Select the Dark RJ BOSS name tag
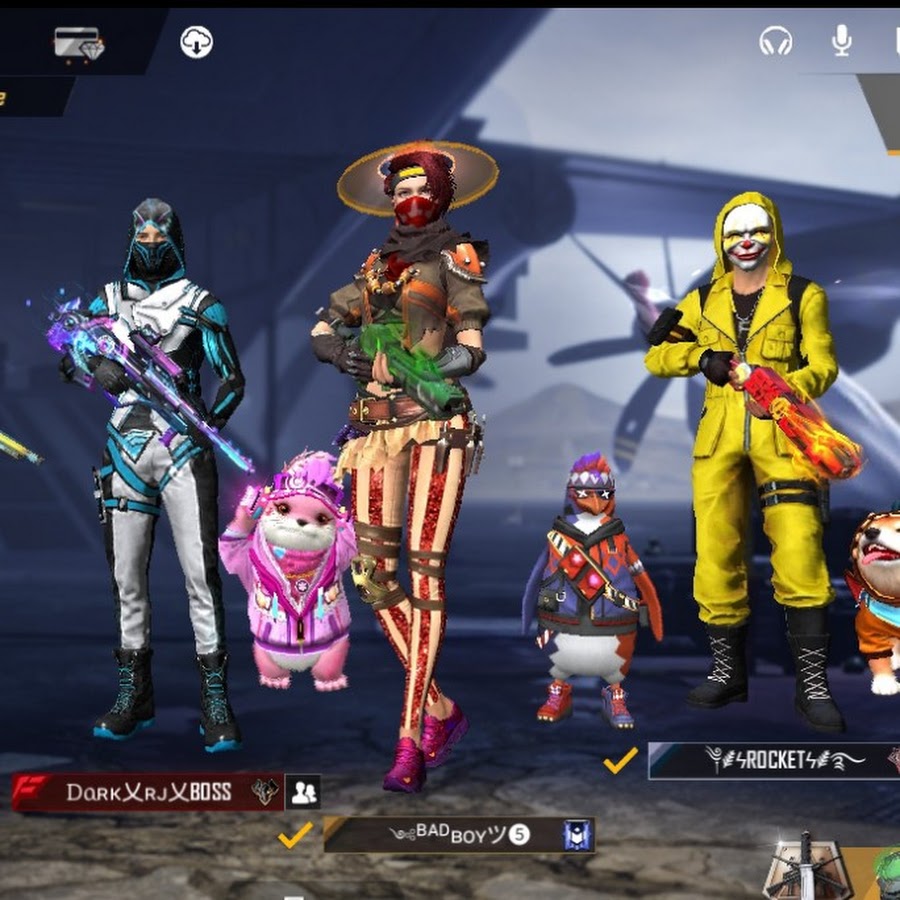 148,793
